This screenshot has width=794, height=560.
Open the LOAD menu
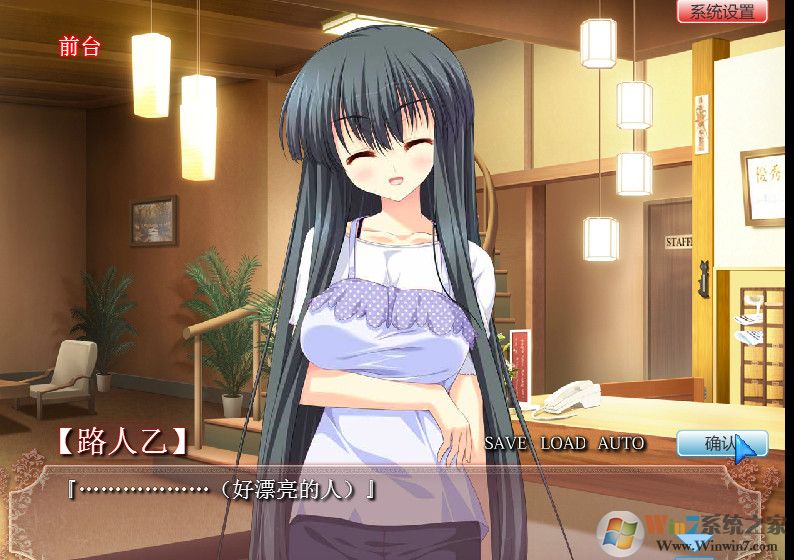coord(564,443)
